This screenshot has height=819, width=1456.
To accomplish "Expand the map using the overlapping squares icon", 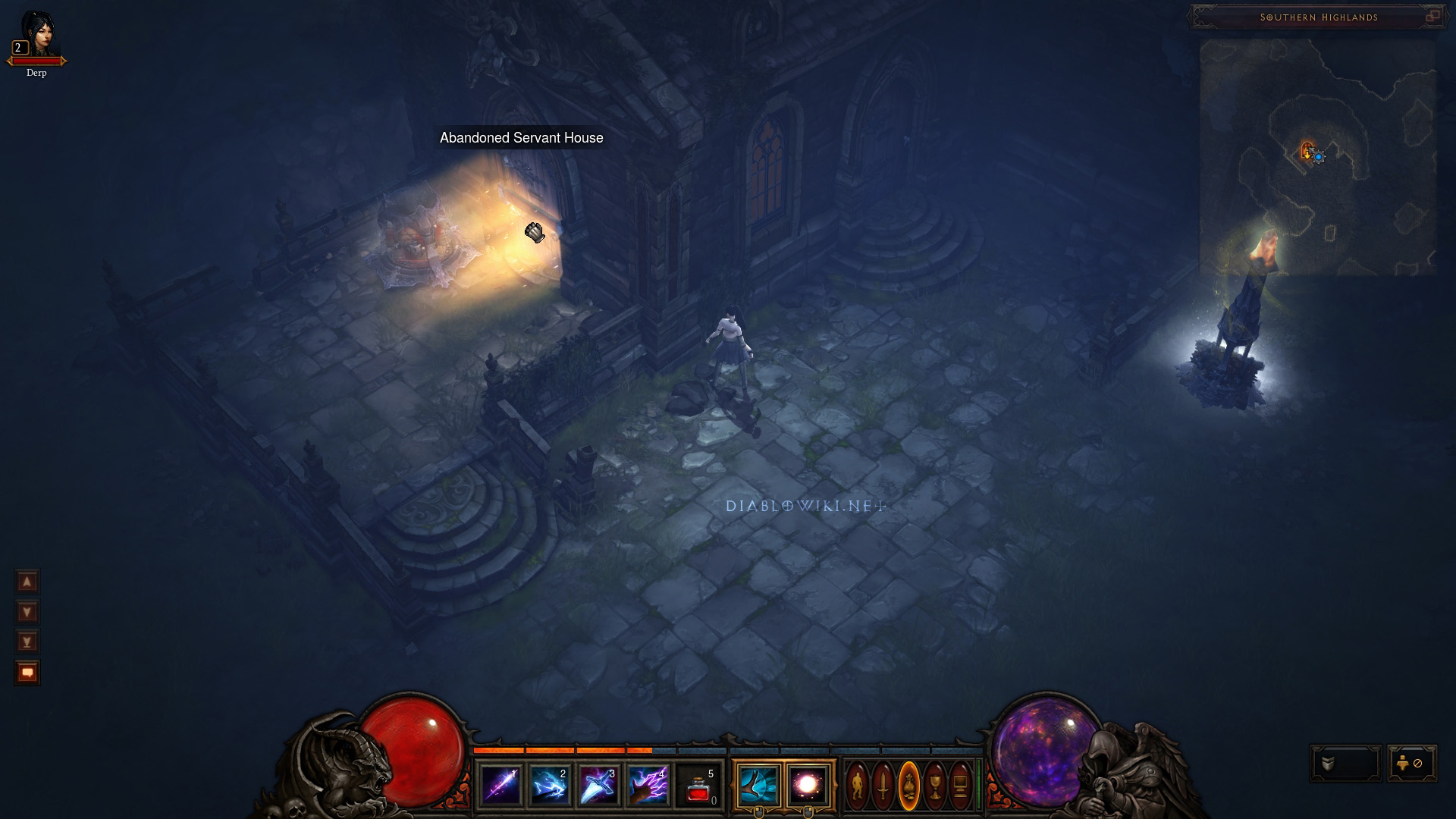I will tap(1432, 17).
